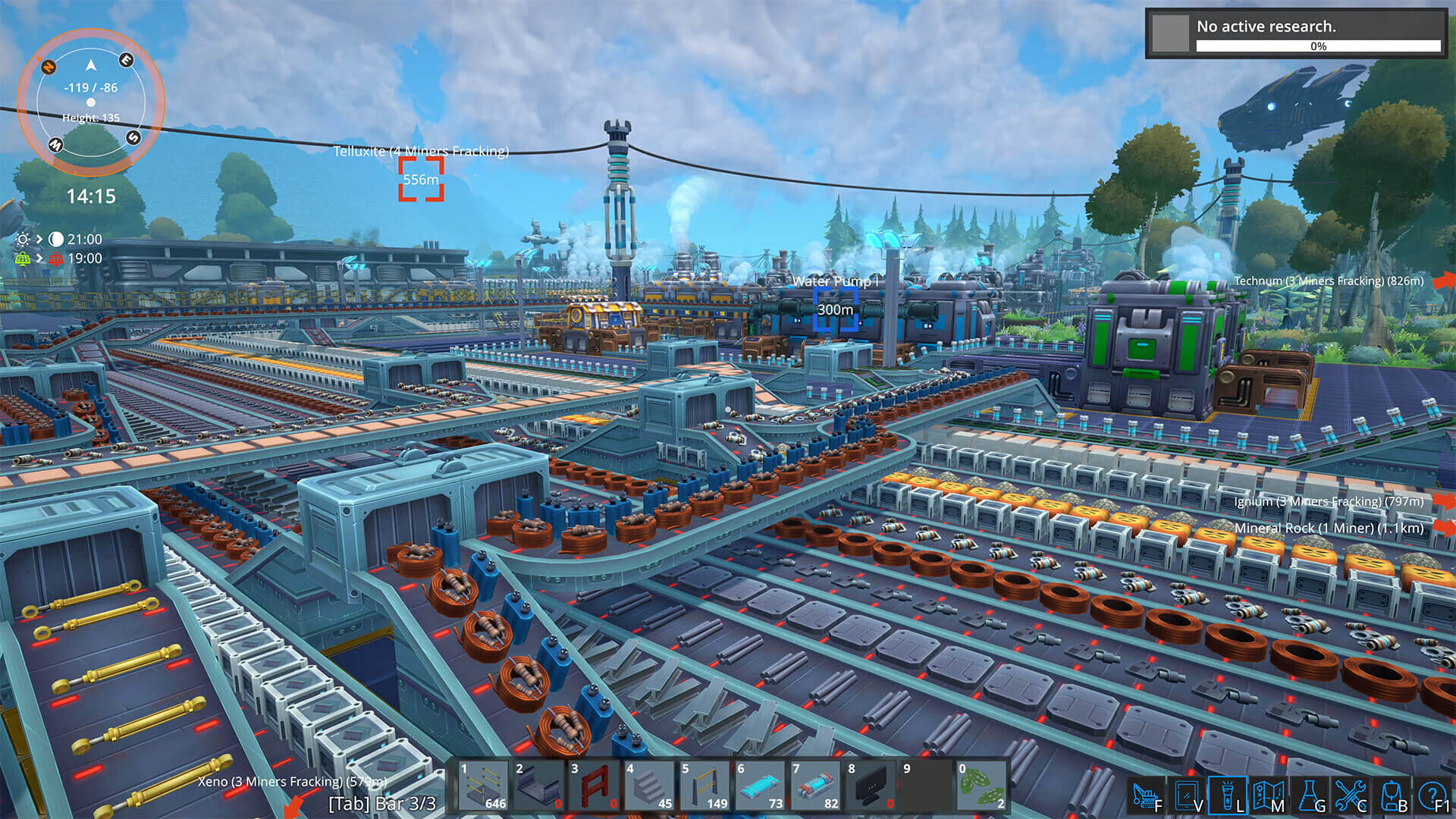The width and height of the screenshot is (1456, 819).
Task: Click the 0% research progress bar
Action: 1316,46
